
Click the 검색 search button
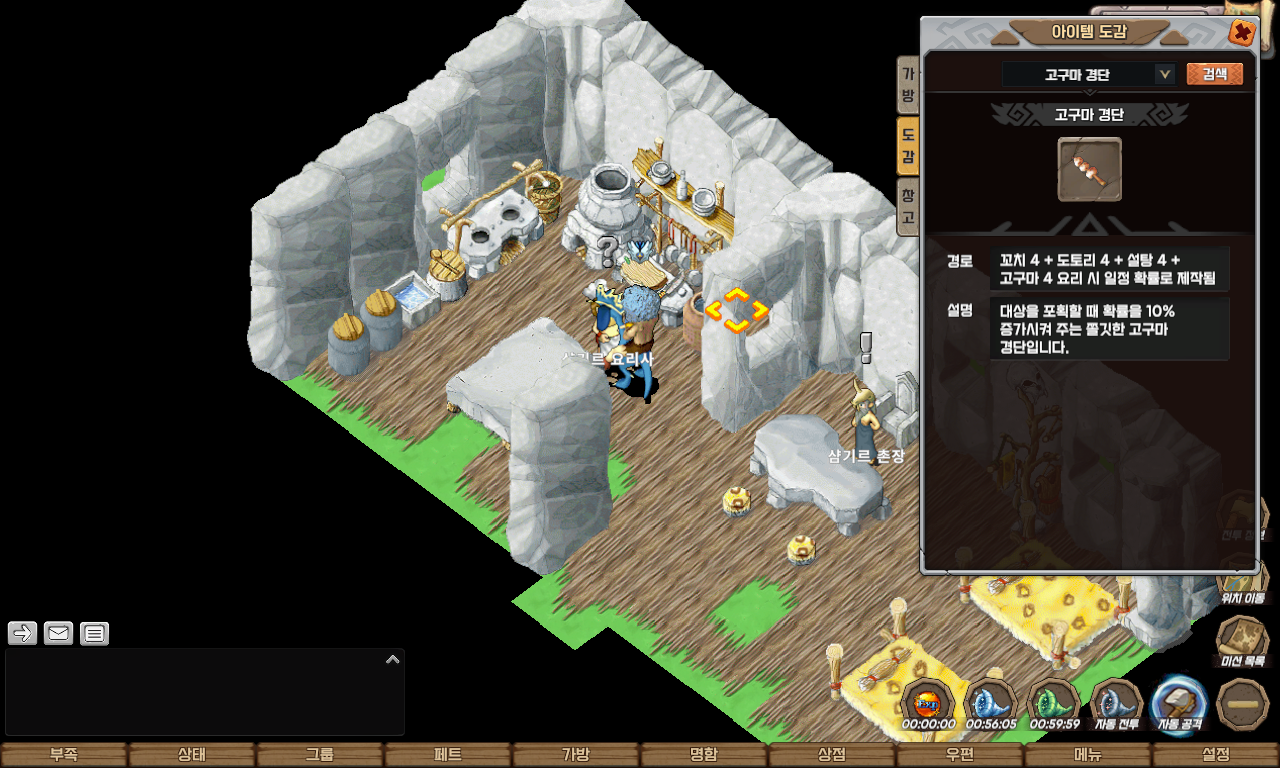click(1214, 74)
